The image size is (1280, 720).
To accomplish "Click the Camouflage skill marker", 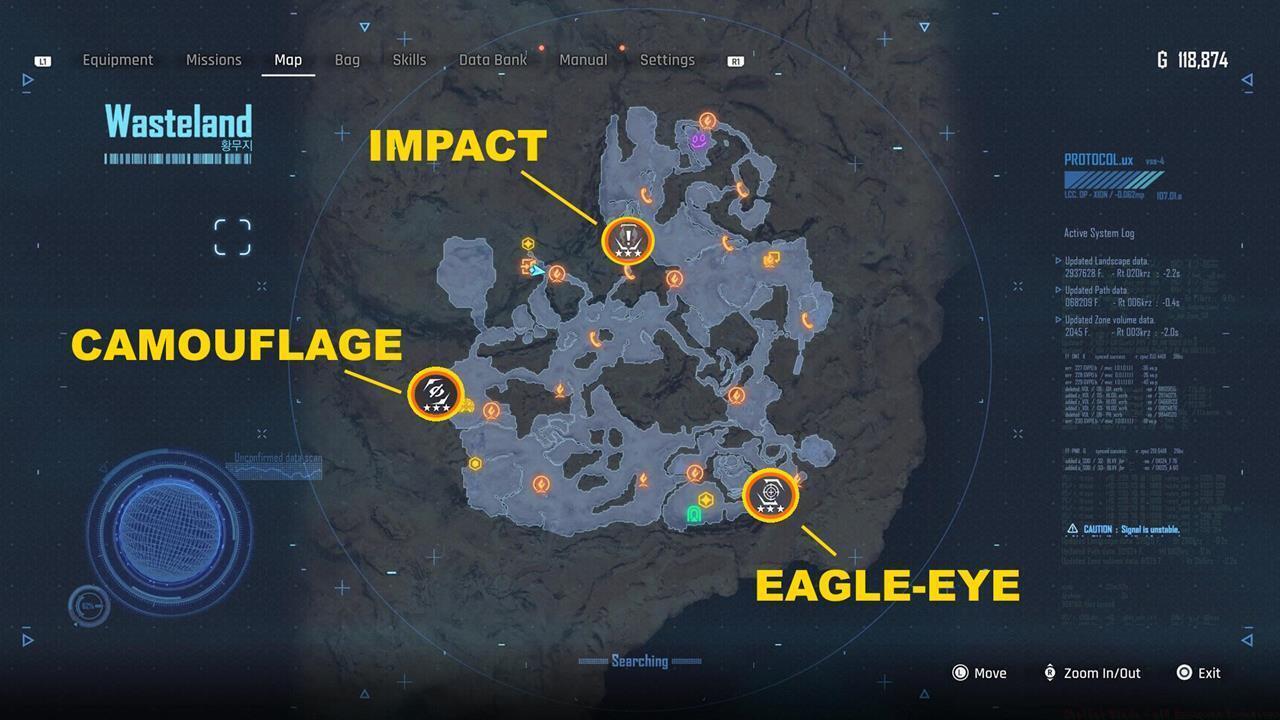I will [x=435, y=393].
